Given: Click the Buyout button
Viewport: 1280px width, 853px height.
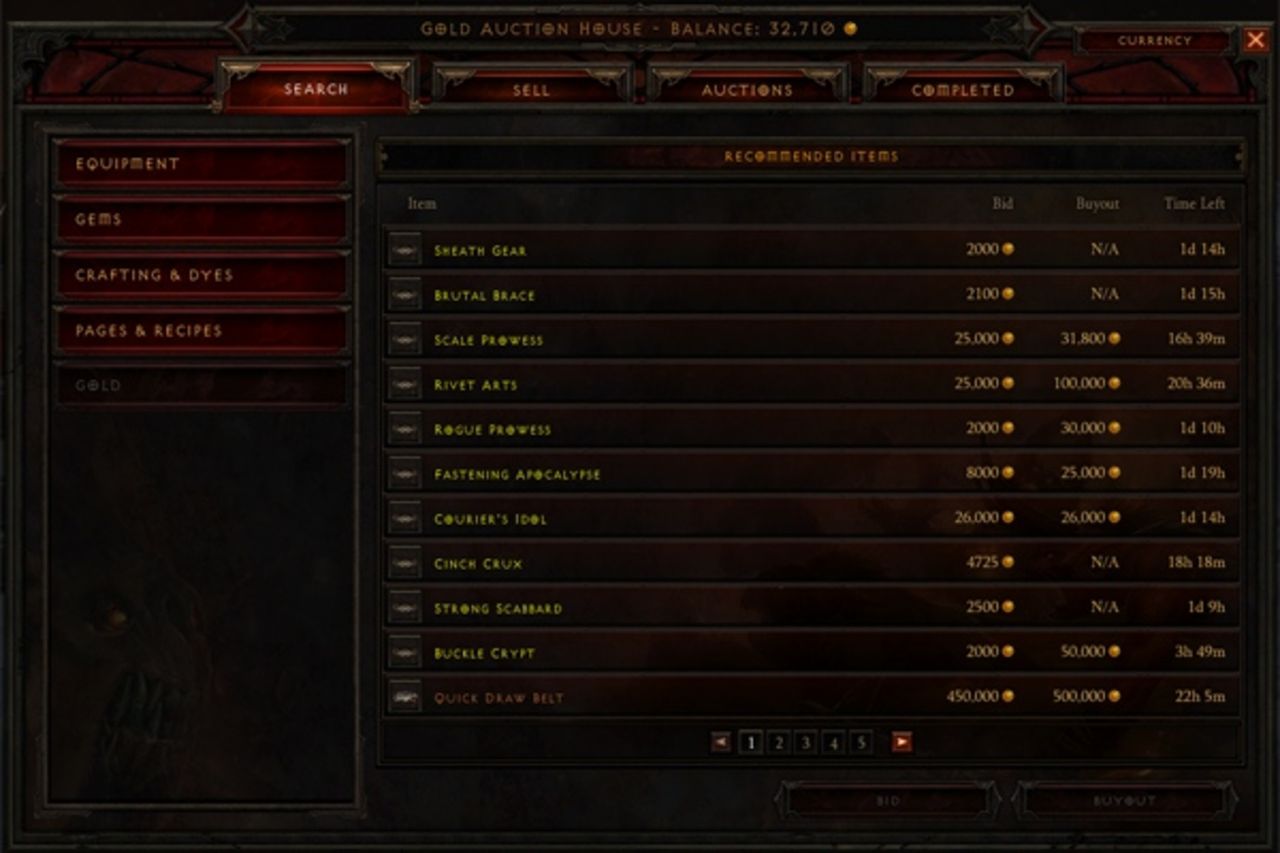Looking at the screenshot, I should (x=1125, y=800).
